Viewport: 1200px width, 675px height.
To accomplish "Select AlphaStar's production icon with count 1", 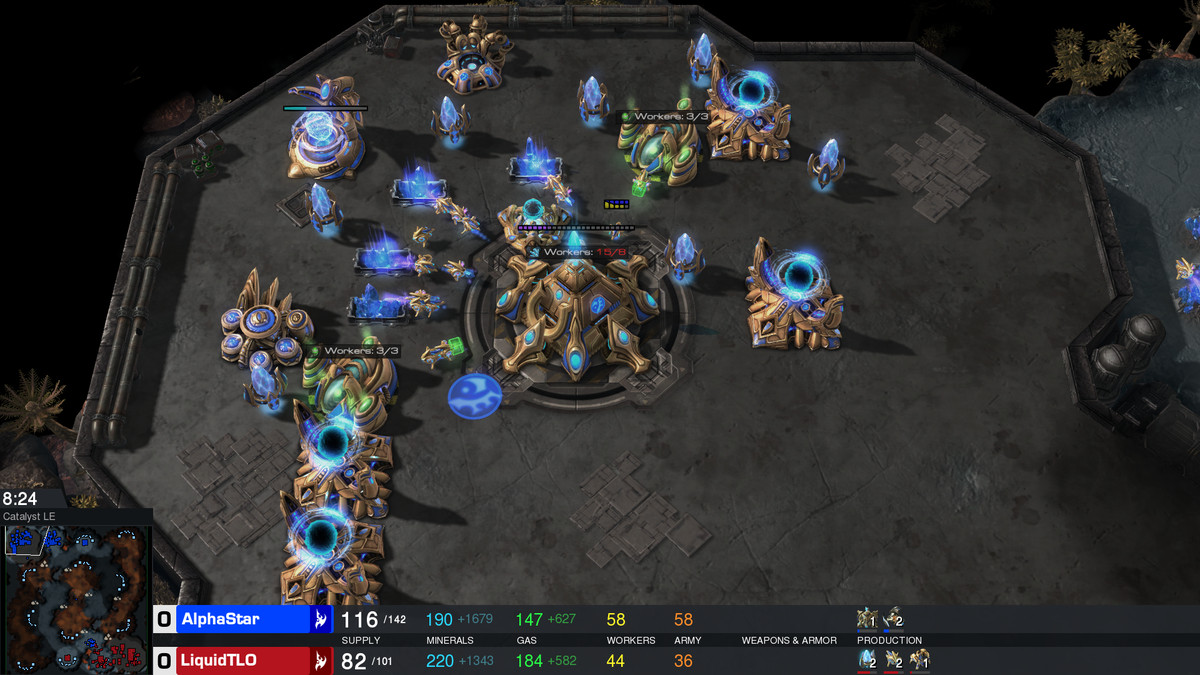I will (x=867, y=619).
